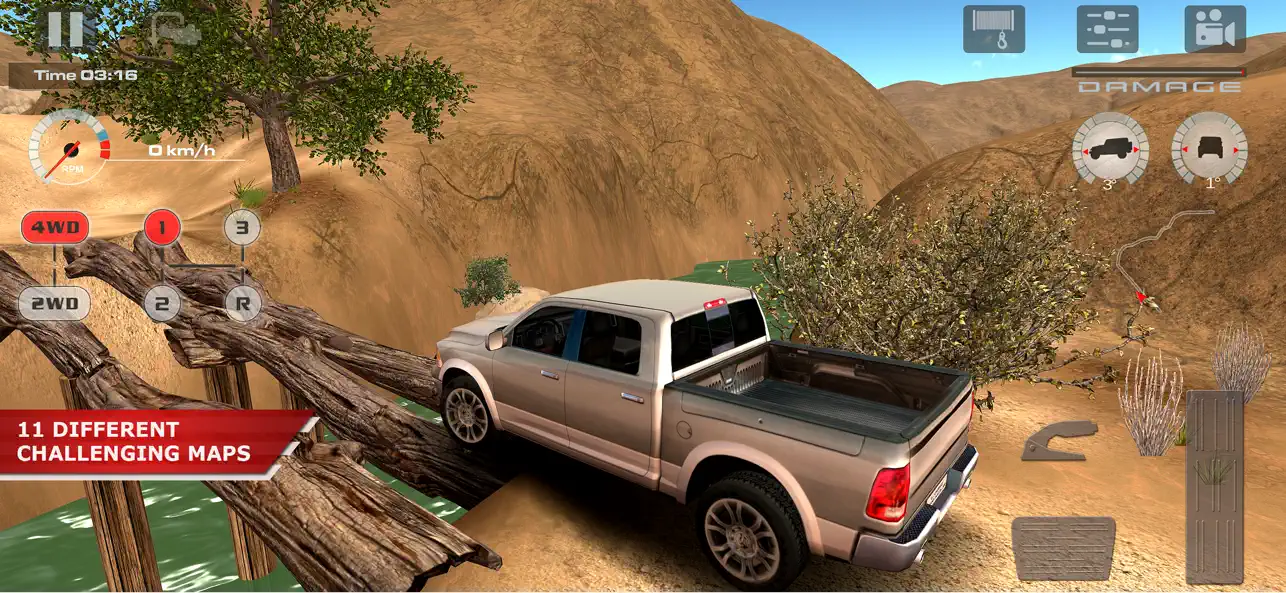
Task: Engage 4WD drive mode
Action: 55,227
